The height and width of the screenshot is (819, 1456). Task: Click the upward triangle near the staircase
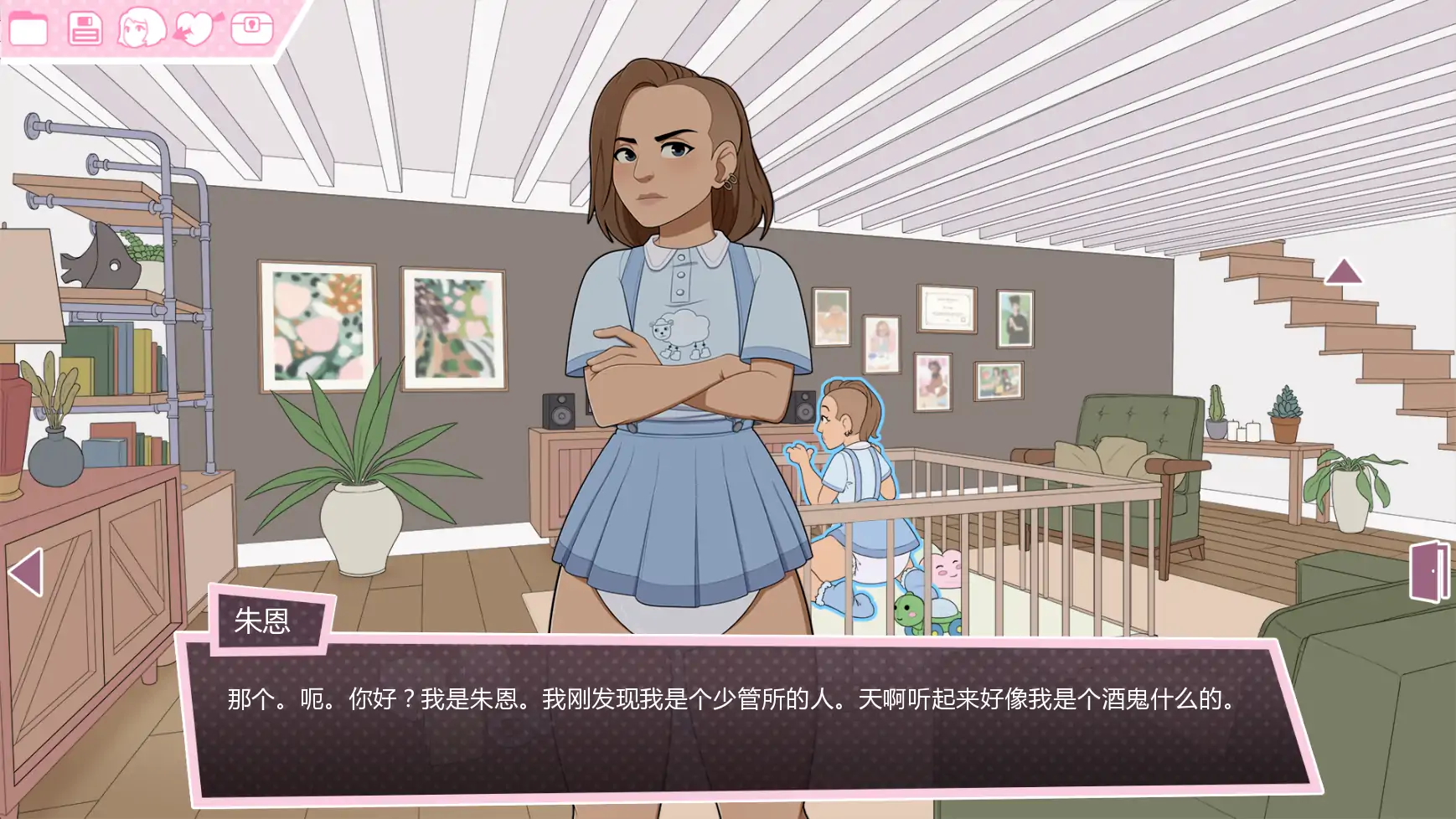pos(1345,270)
